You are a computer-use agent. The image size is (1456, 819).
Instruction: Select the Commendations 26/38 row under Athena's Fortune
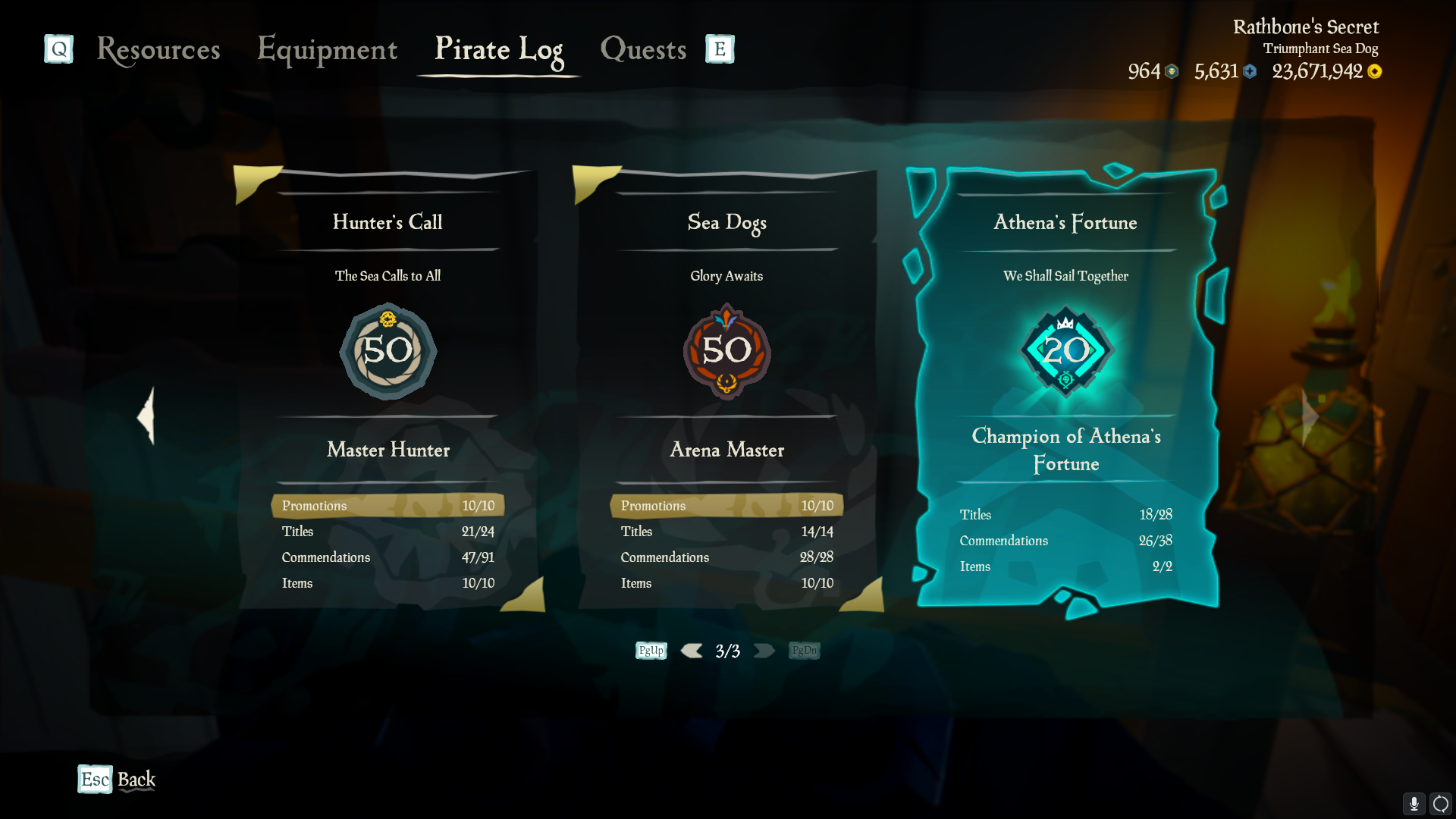click(1065, 540)
